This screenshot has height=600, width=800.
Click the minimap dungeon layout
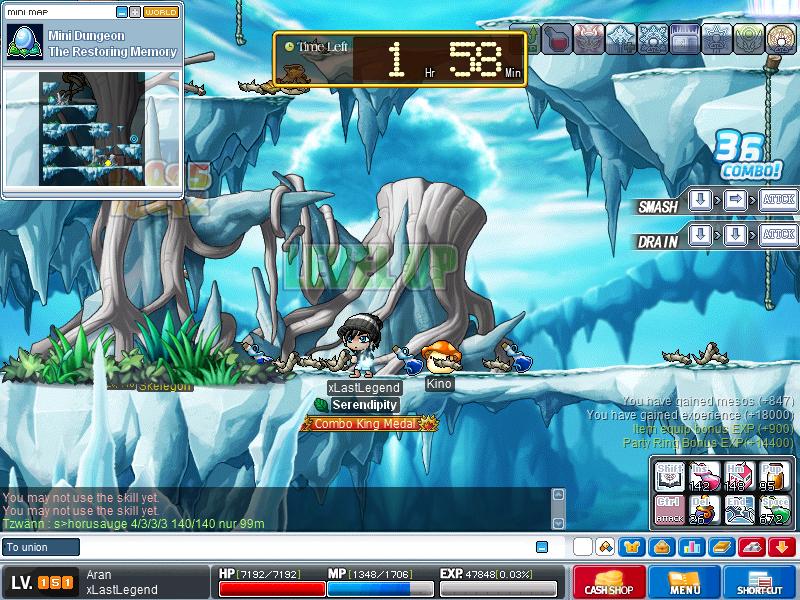click(x=92, y=130)
